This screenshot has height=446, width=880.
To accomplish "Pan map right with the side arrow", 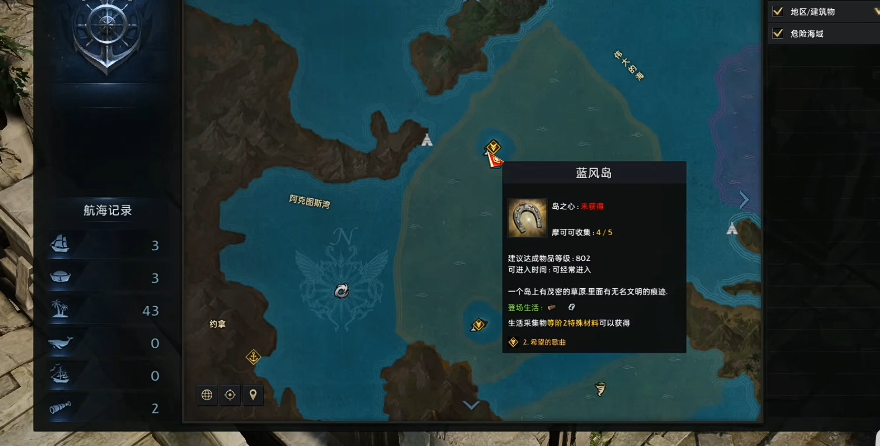I will [743, 199].
